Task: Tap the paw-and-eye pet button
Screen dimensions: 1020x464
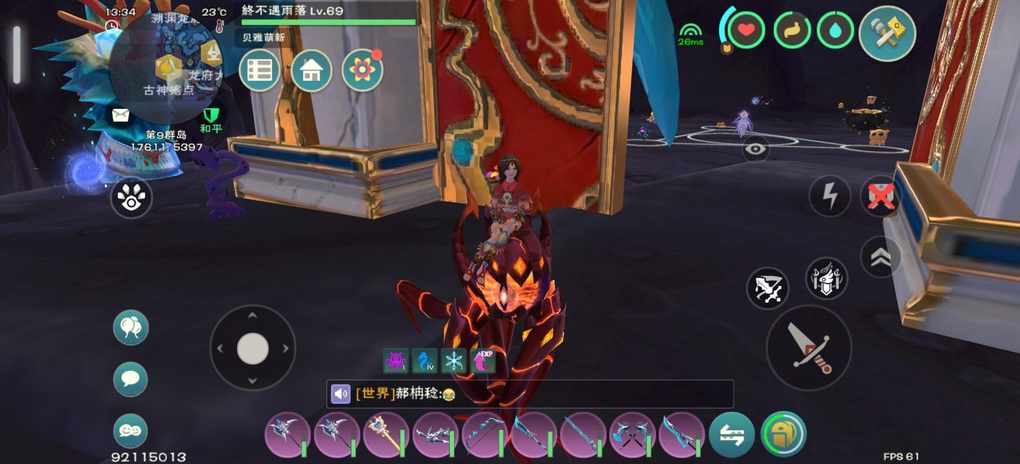Action: point(131,198)
